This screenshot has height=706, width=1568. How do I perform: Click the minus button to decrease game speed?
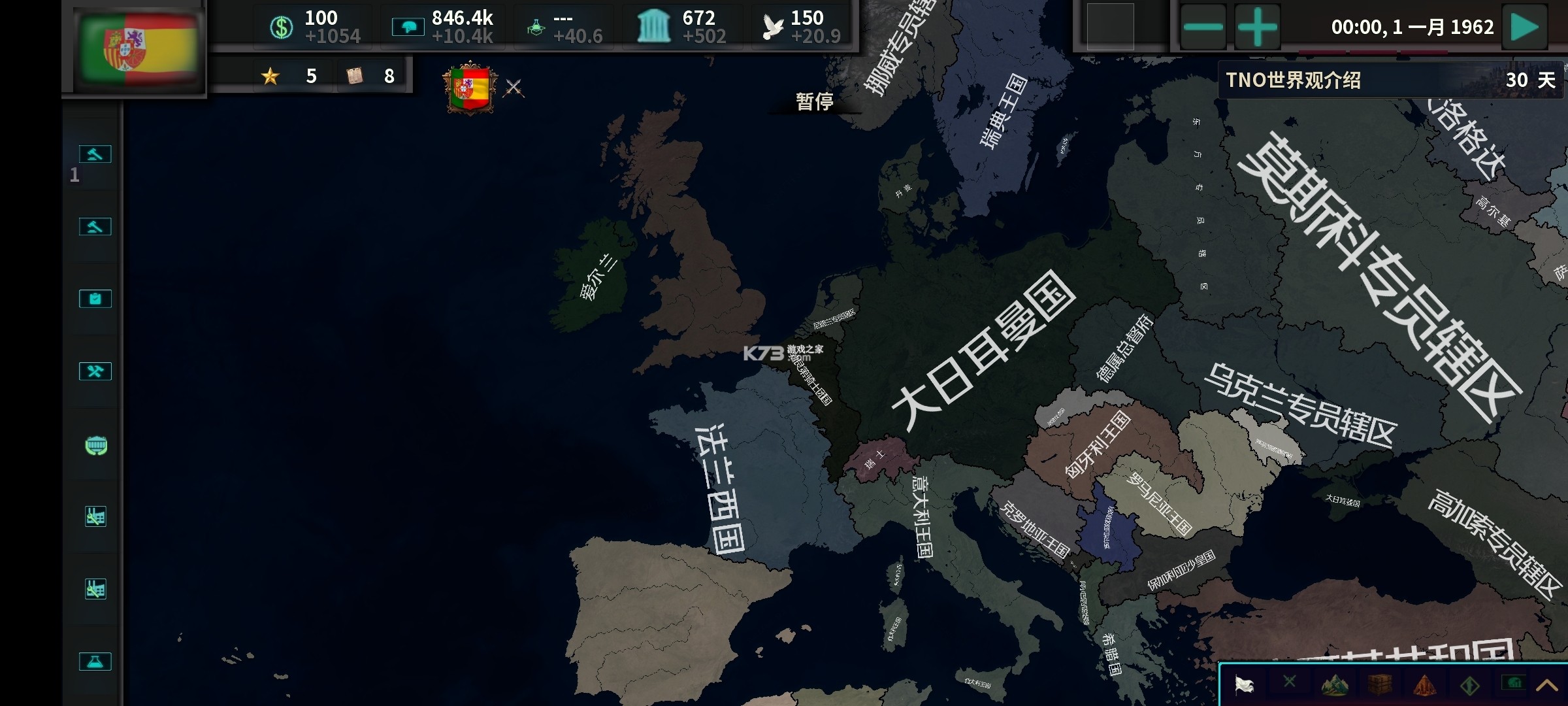(1204, 27)
